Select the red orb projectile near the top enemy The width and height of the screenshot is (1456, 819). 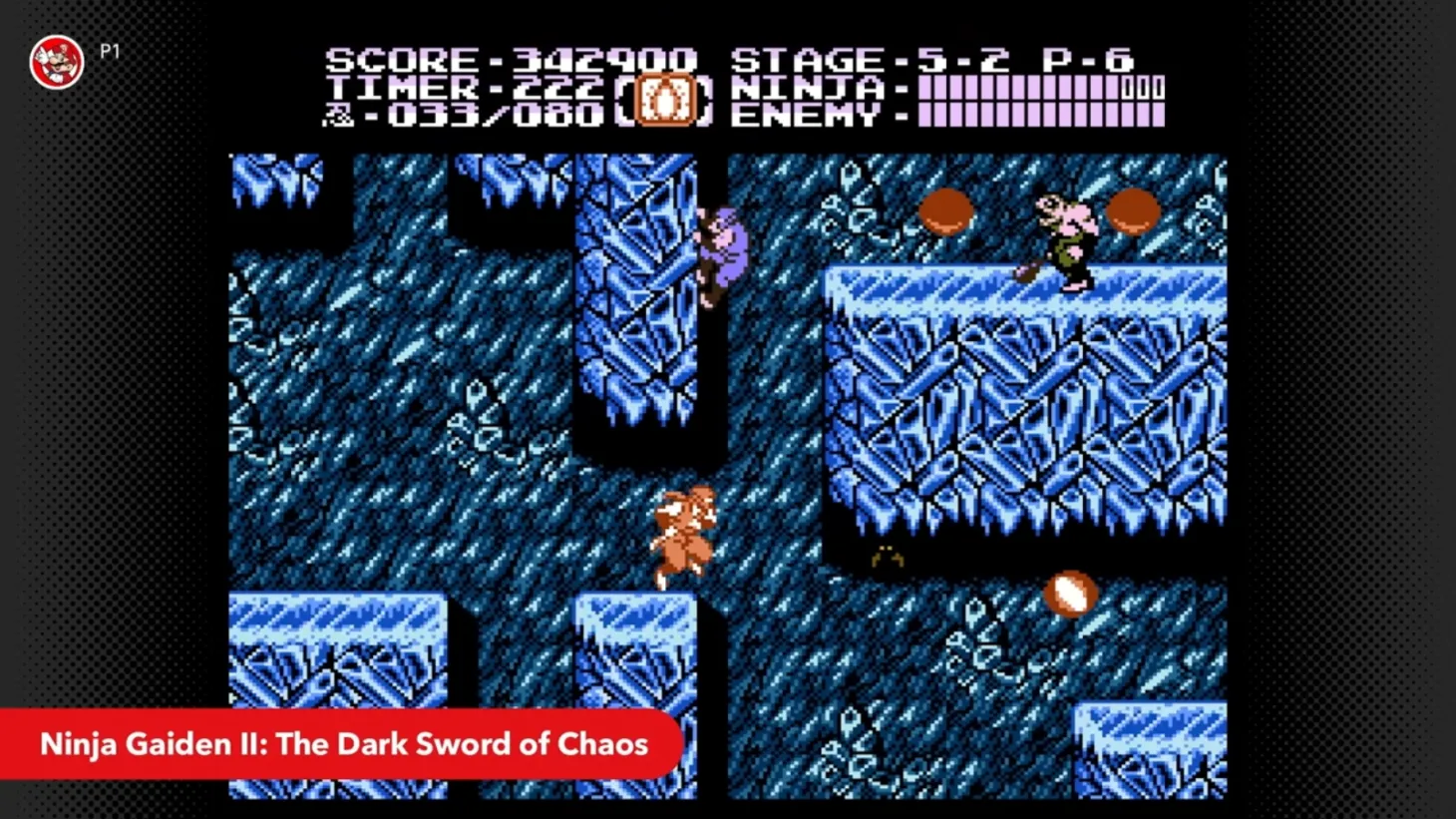(945, 209)
